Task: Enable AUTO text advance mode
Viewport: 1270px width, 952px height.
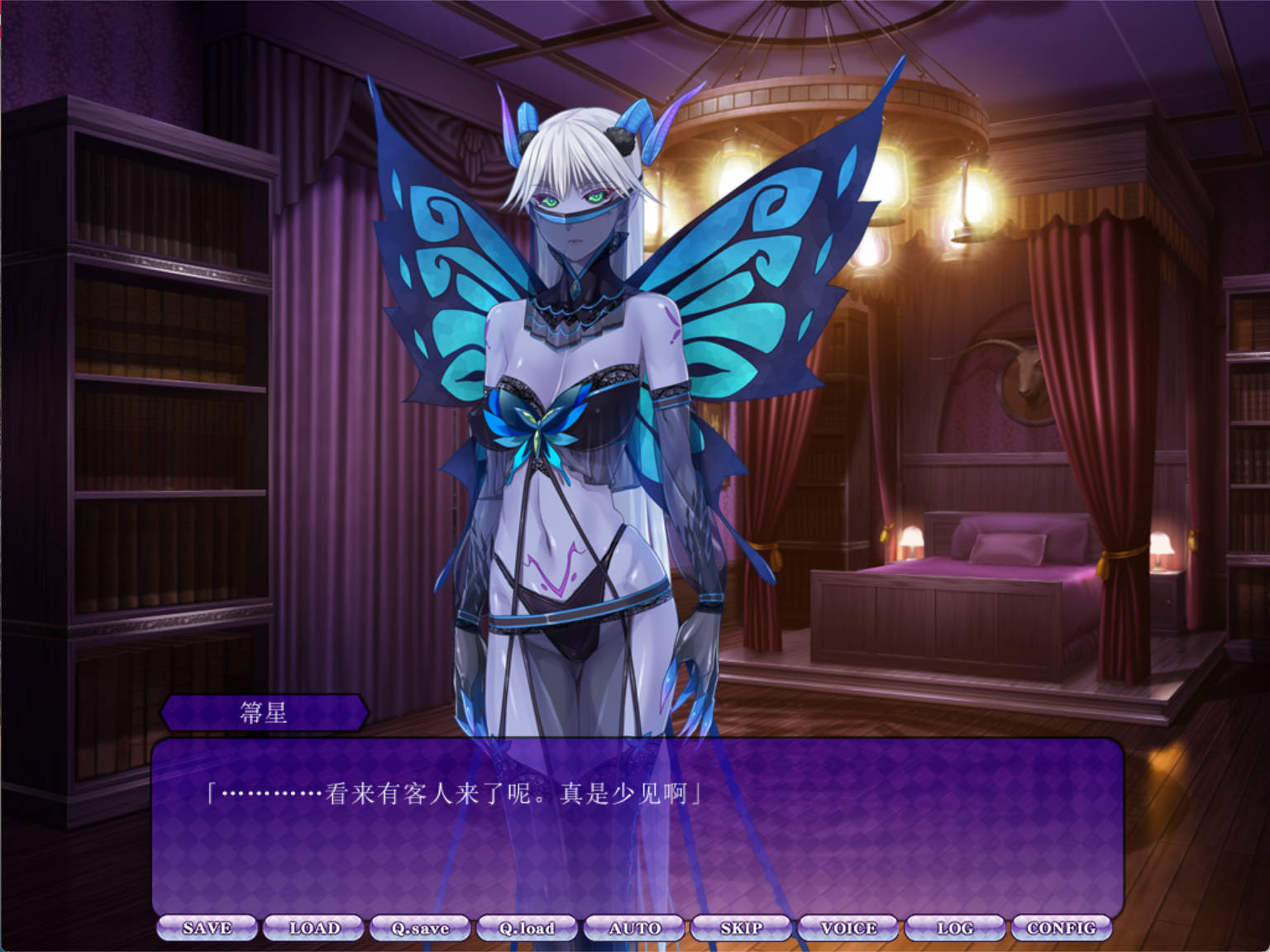Action: 634,927
